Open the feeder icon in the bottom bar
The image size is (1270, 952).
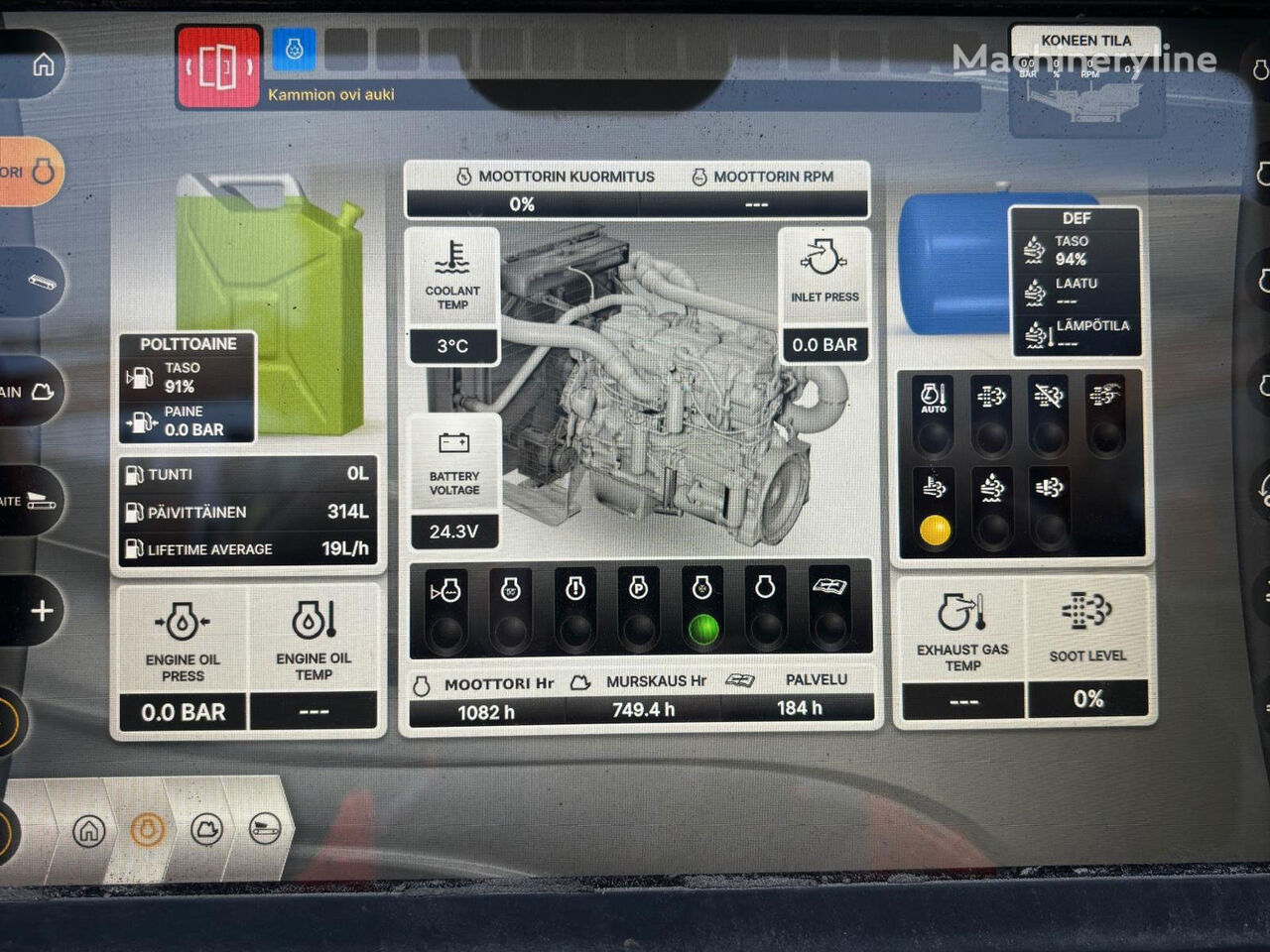(x=265, y=829)
